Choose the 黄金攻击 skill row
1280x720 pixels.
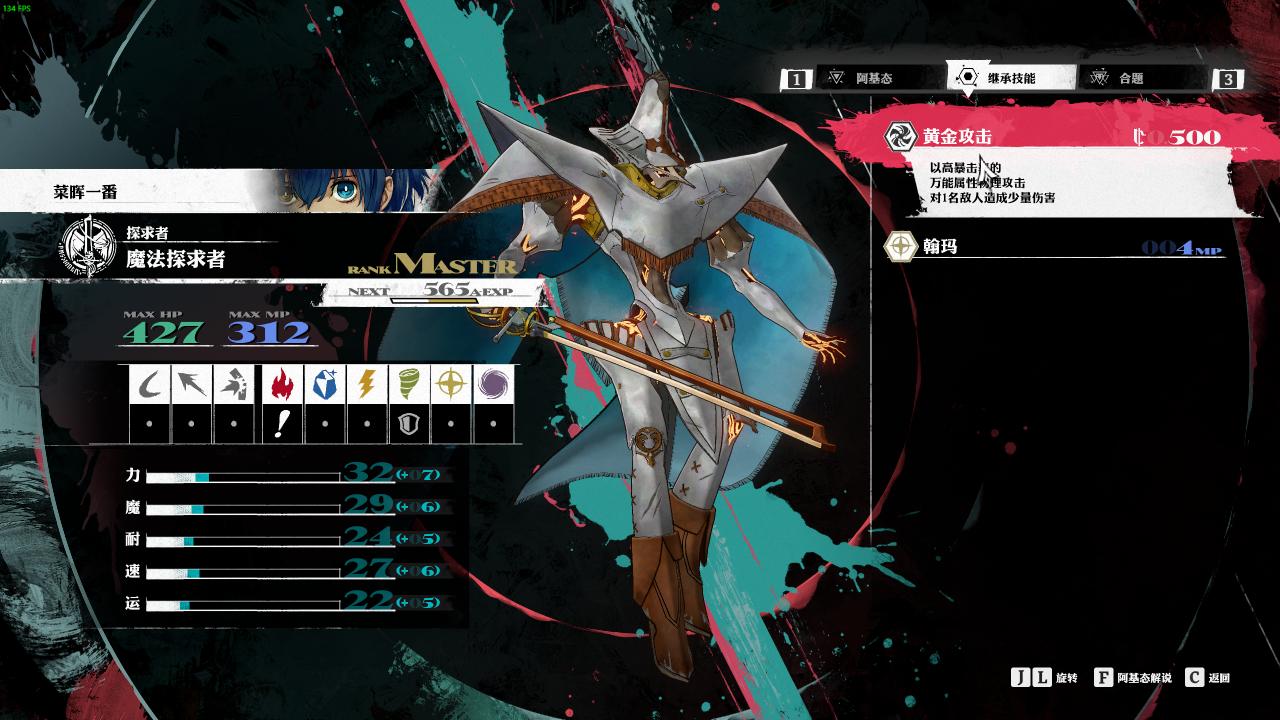[x=1050, y=137]
